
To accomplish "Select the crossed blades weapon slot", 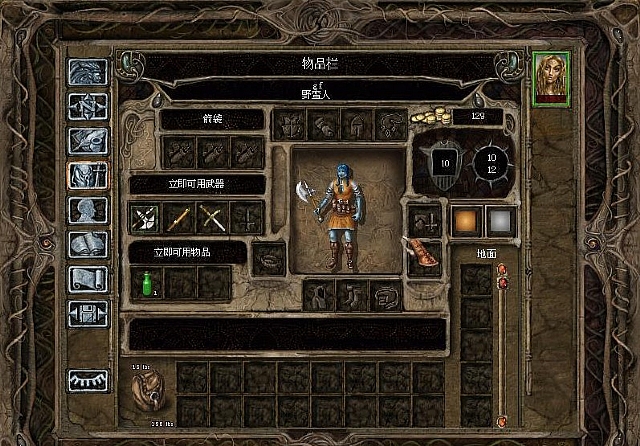I will click(x=213, y=217).
